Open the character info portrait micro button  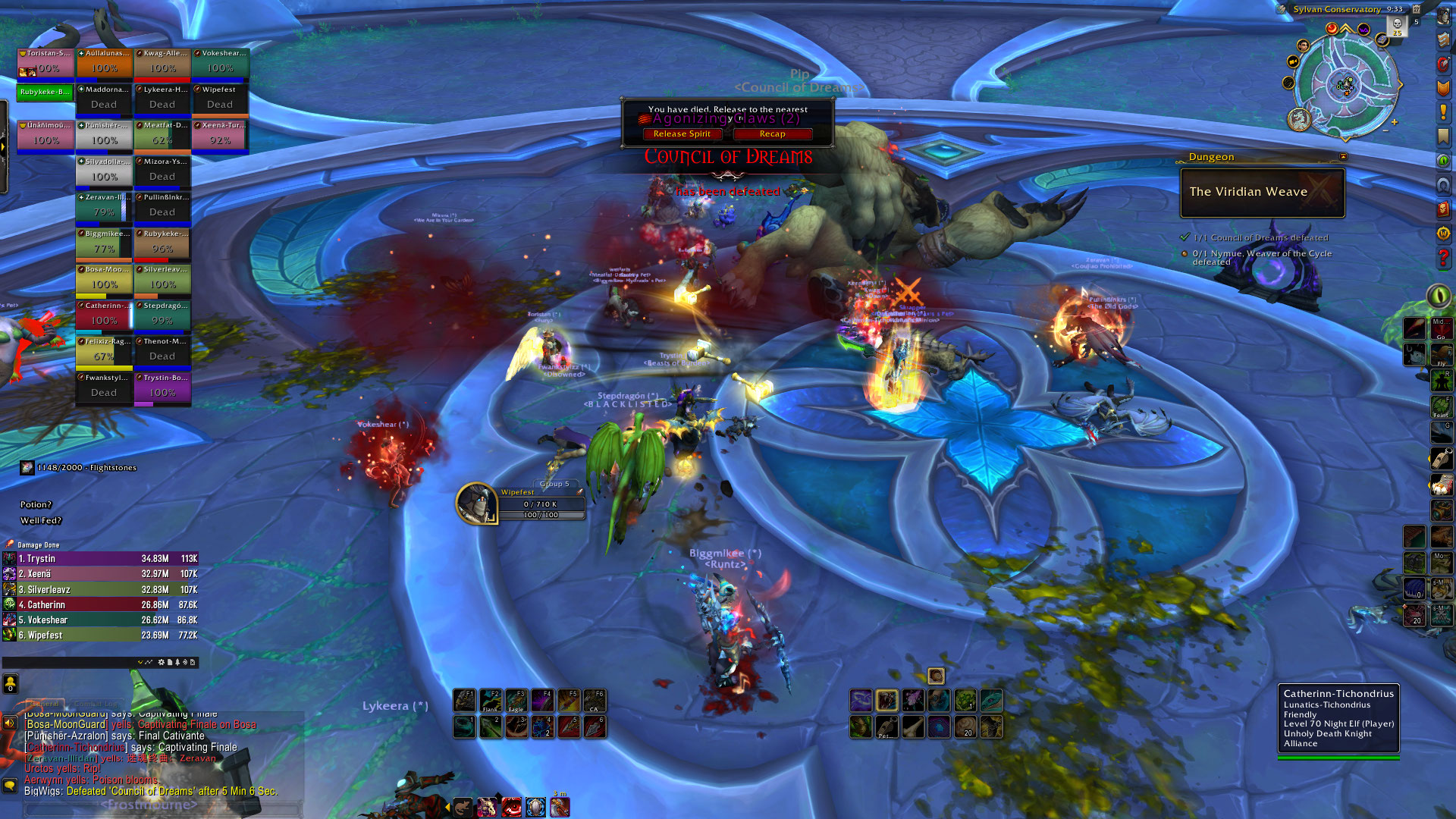[1443, 16]
